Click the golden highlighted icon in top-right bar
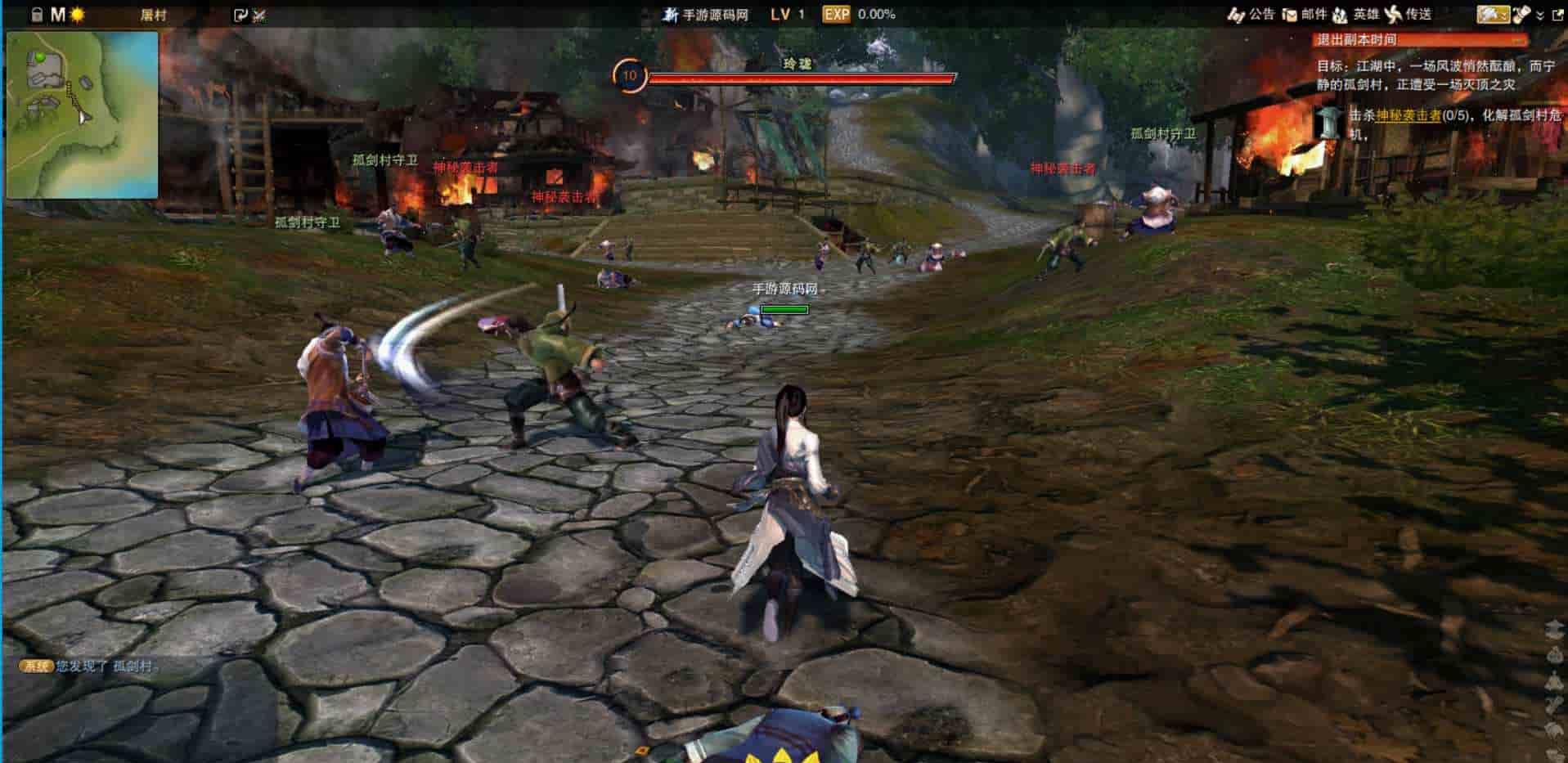 point(1493,14)
